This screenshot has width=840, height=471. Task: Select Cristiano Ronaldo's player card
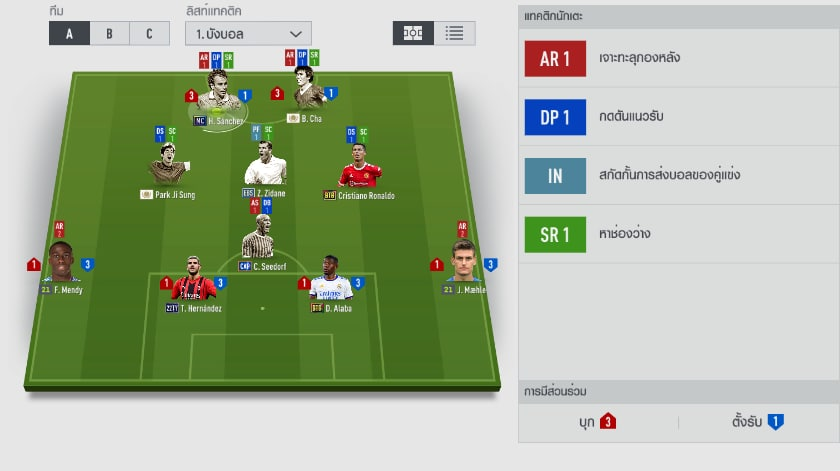click(x=359, y=167)
